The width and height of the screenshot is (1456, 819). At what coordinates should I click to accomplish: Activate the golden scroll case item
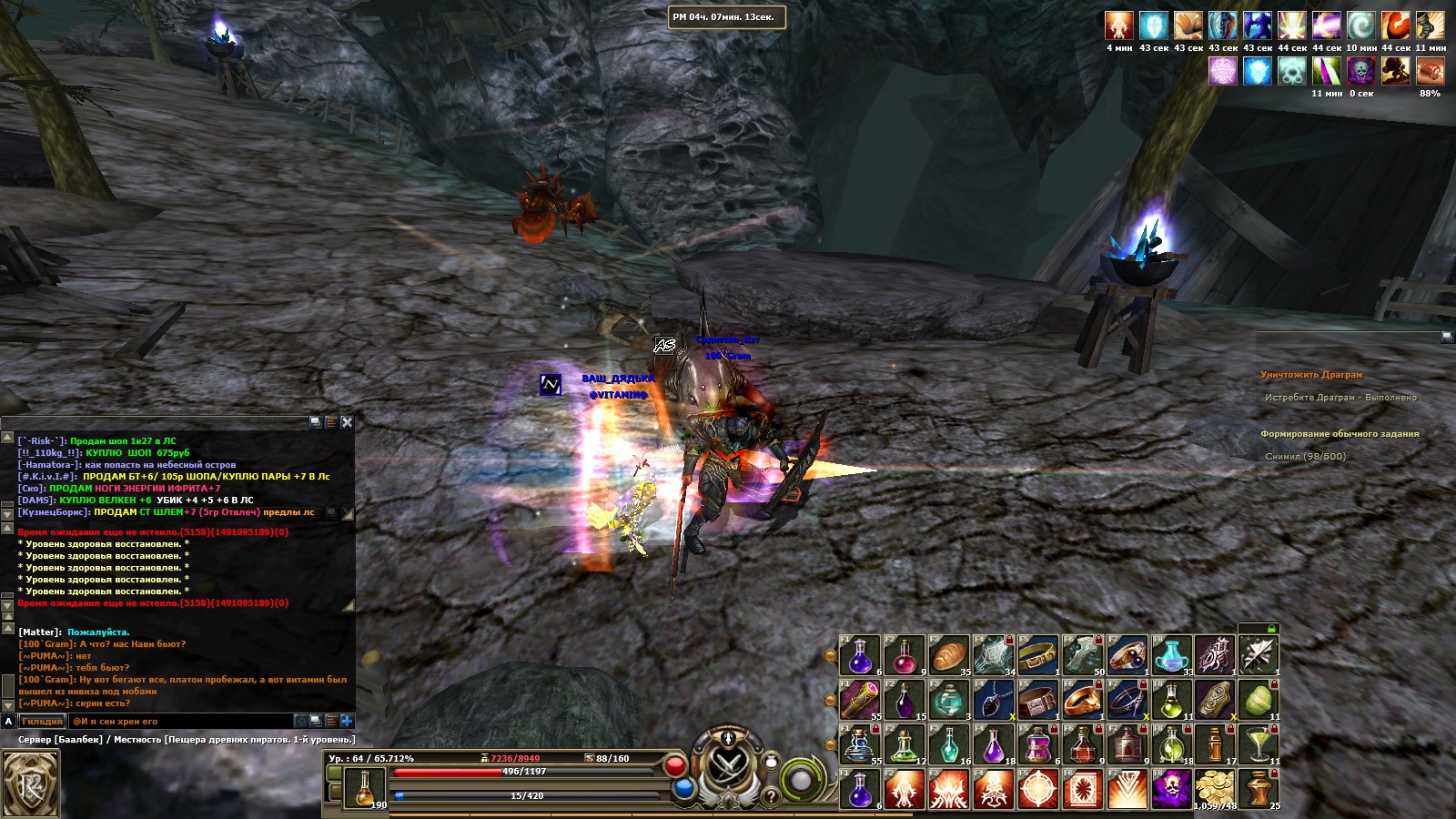[860, 700]
